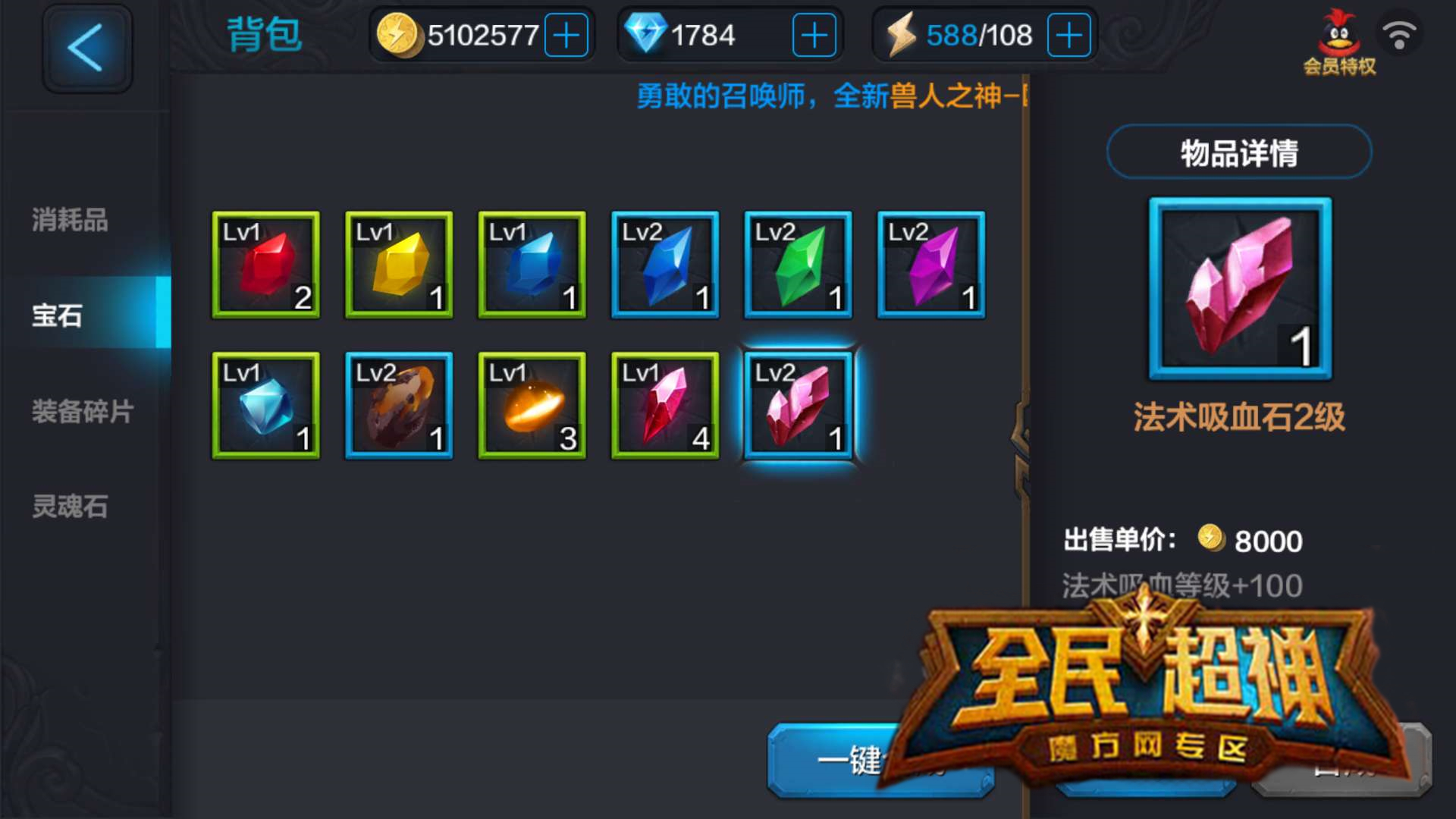Screen dimensions: 1456x819
Task: Tap the plus next to diamonds
Action: point(814,33)
